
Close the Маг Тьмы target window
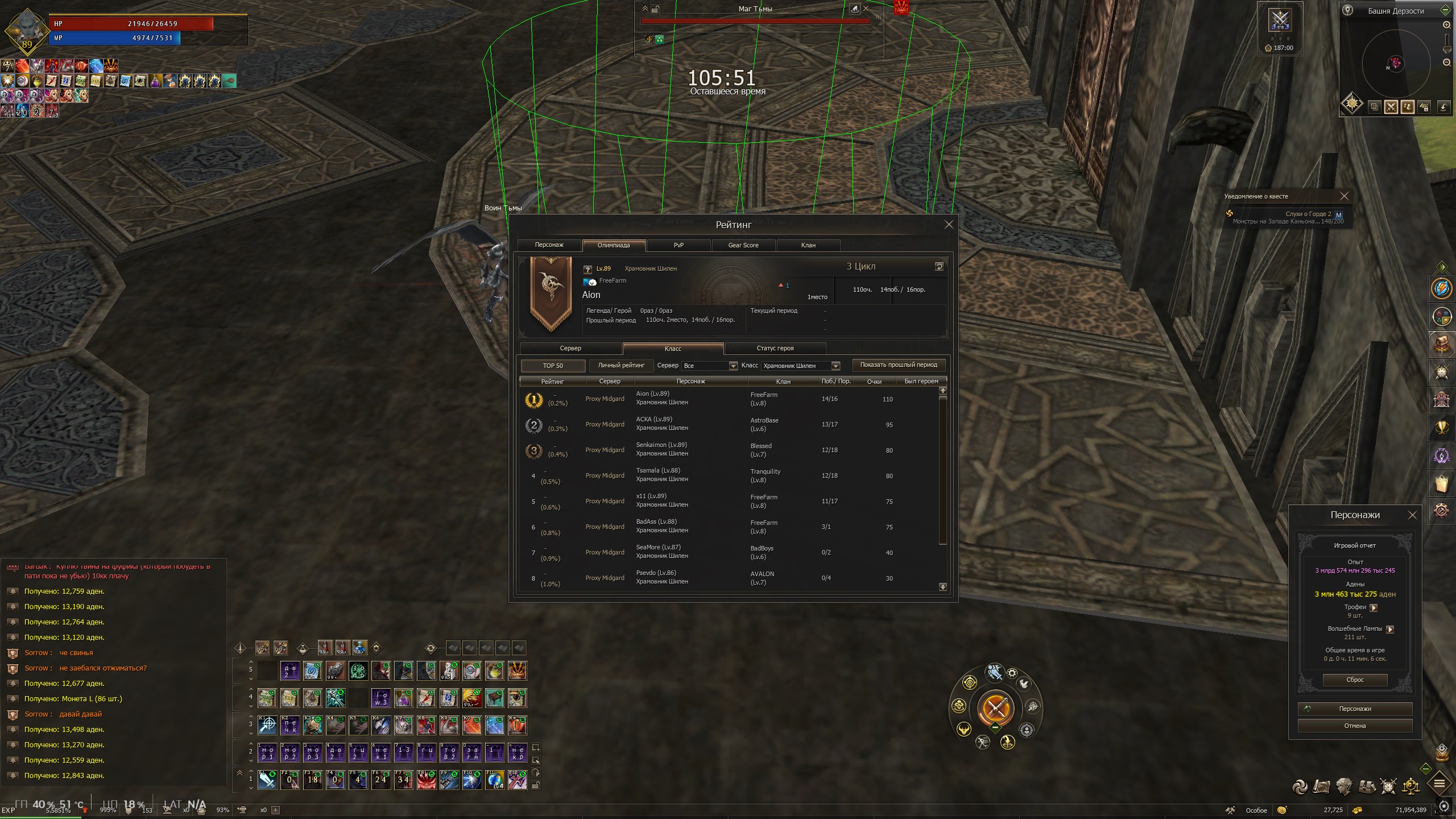pyautogui.click(x=866, y=9)
